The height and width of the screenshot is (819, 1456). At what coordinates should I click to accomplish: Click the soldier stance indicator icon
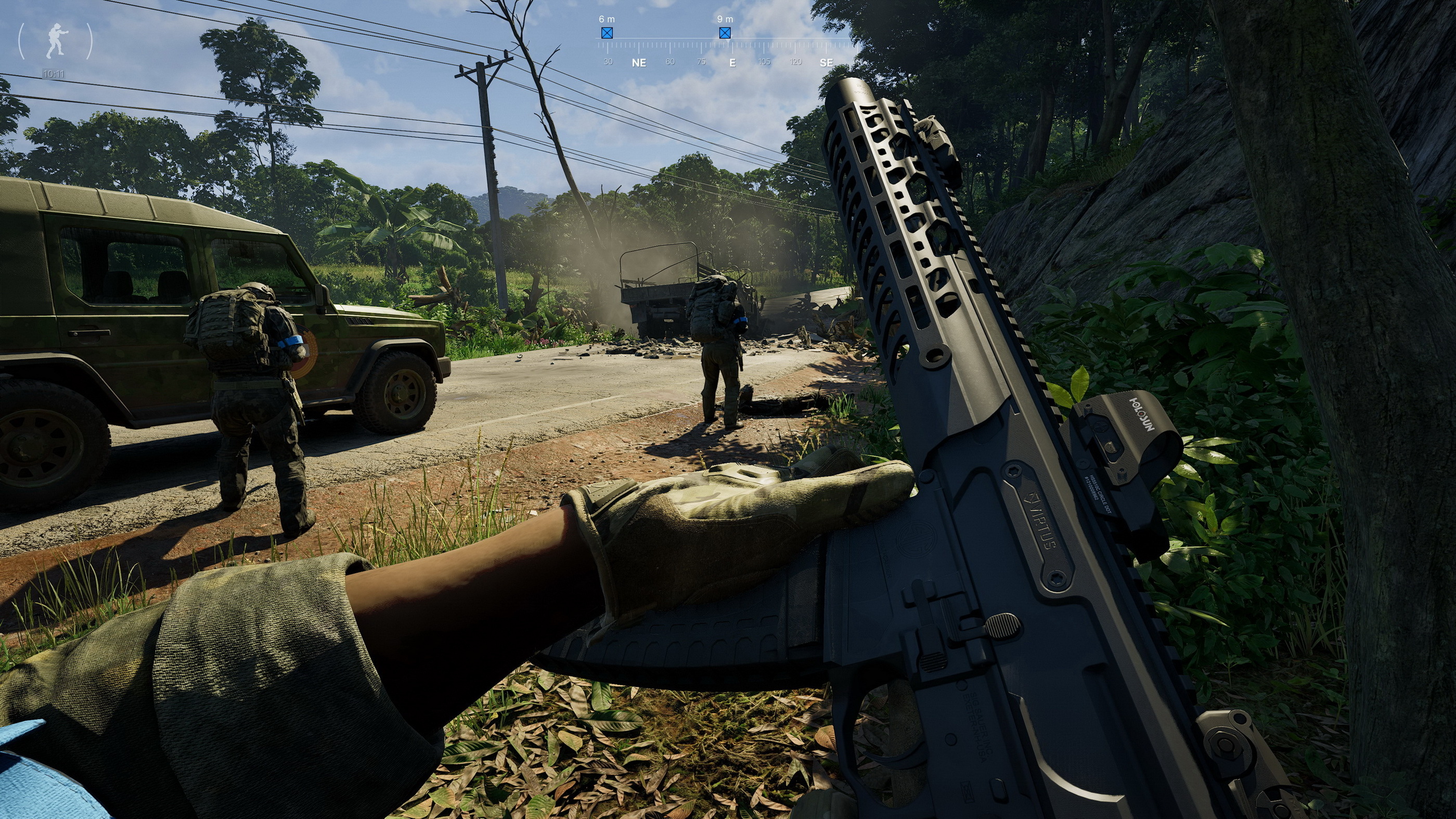point(55,41)
